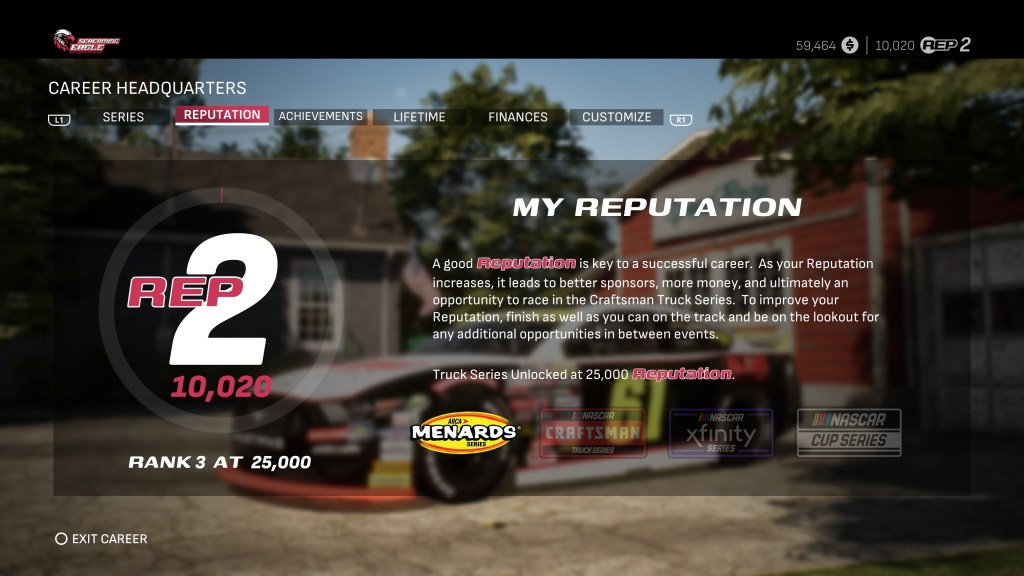Click the NASCAR Cup Series logo

[x=849, y=432]
